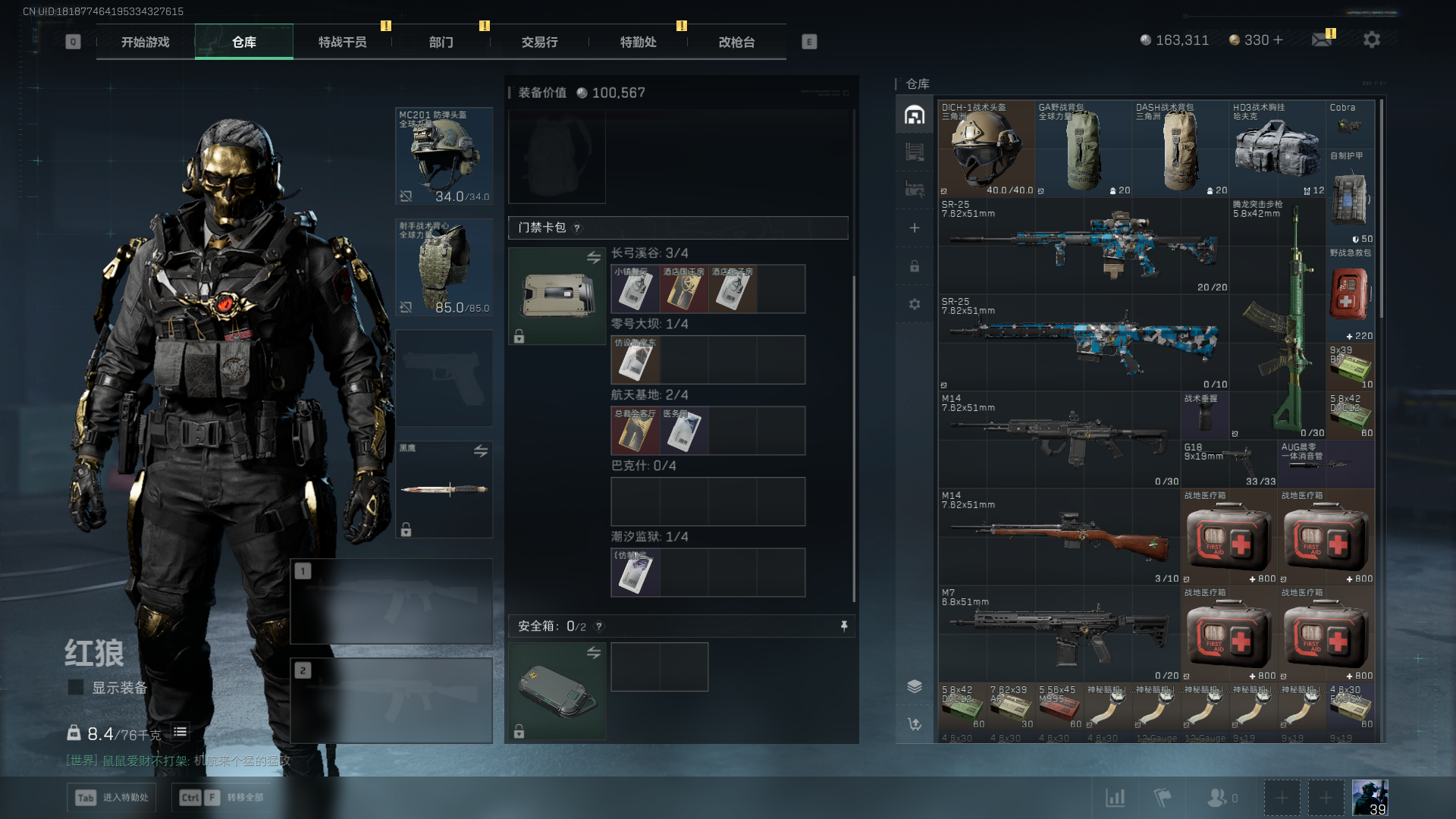Choose the wooden M14 rifle in stash

1059,537
